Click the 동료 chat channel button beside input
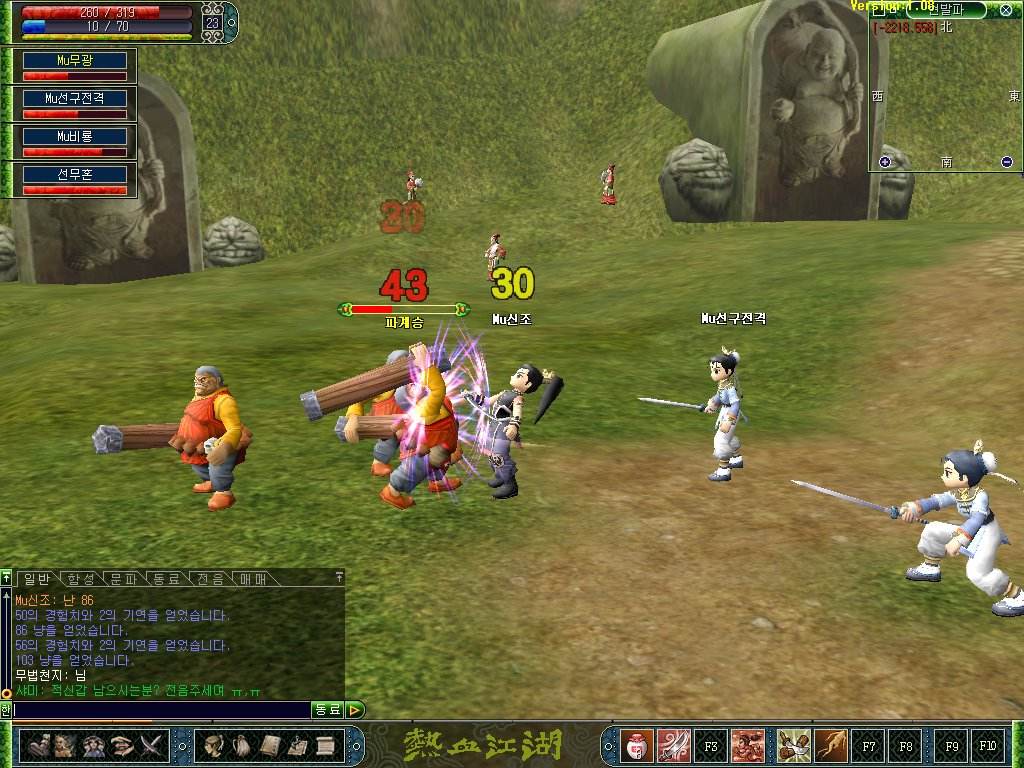Screen dimensions: 1024x768 [328, 710]
